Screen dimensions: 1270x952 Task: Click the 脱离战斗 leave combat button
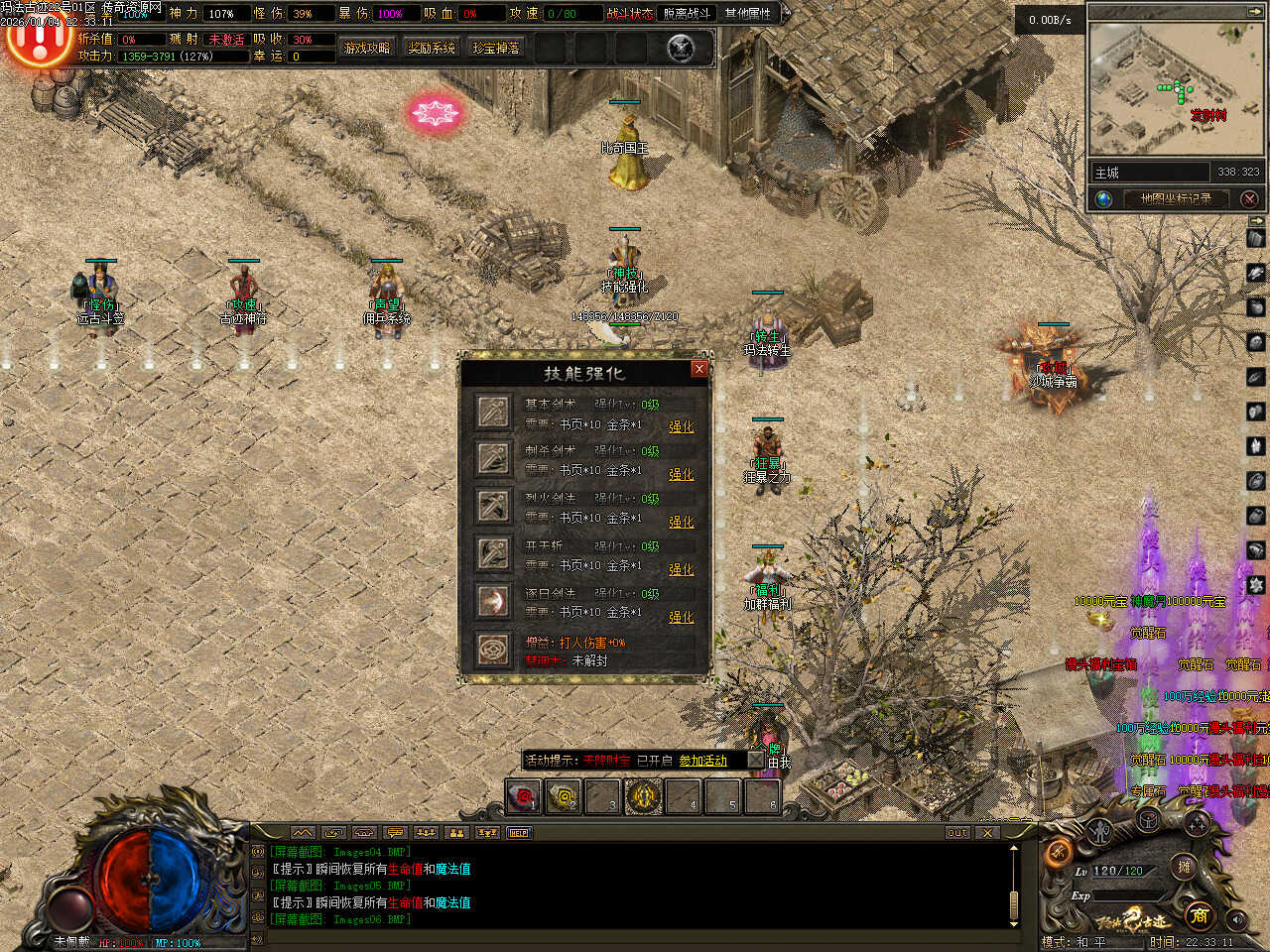tap(688, 14)
